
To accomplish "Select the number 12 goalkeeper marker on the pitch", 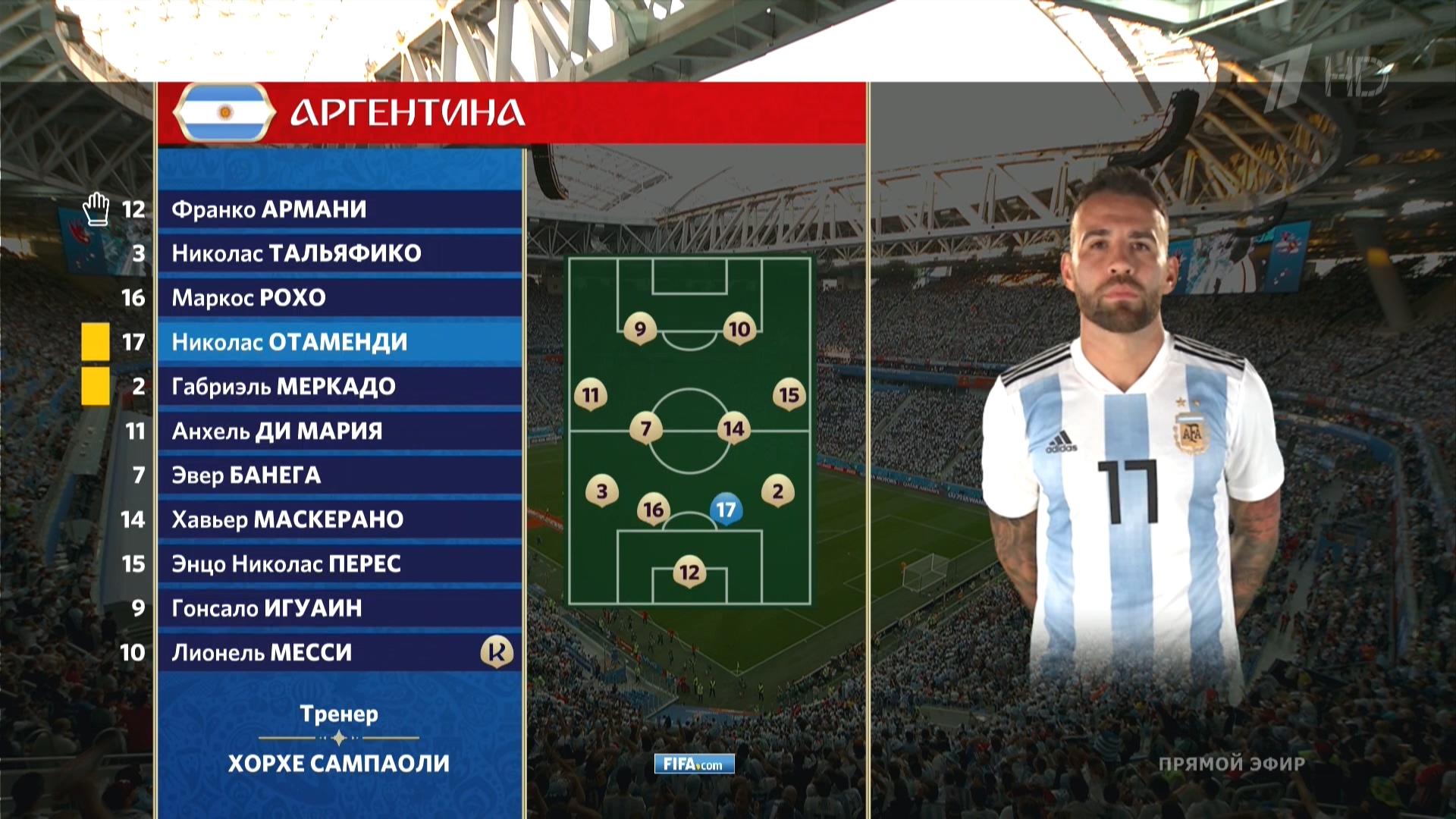I will (689, 572).
